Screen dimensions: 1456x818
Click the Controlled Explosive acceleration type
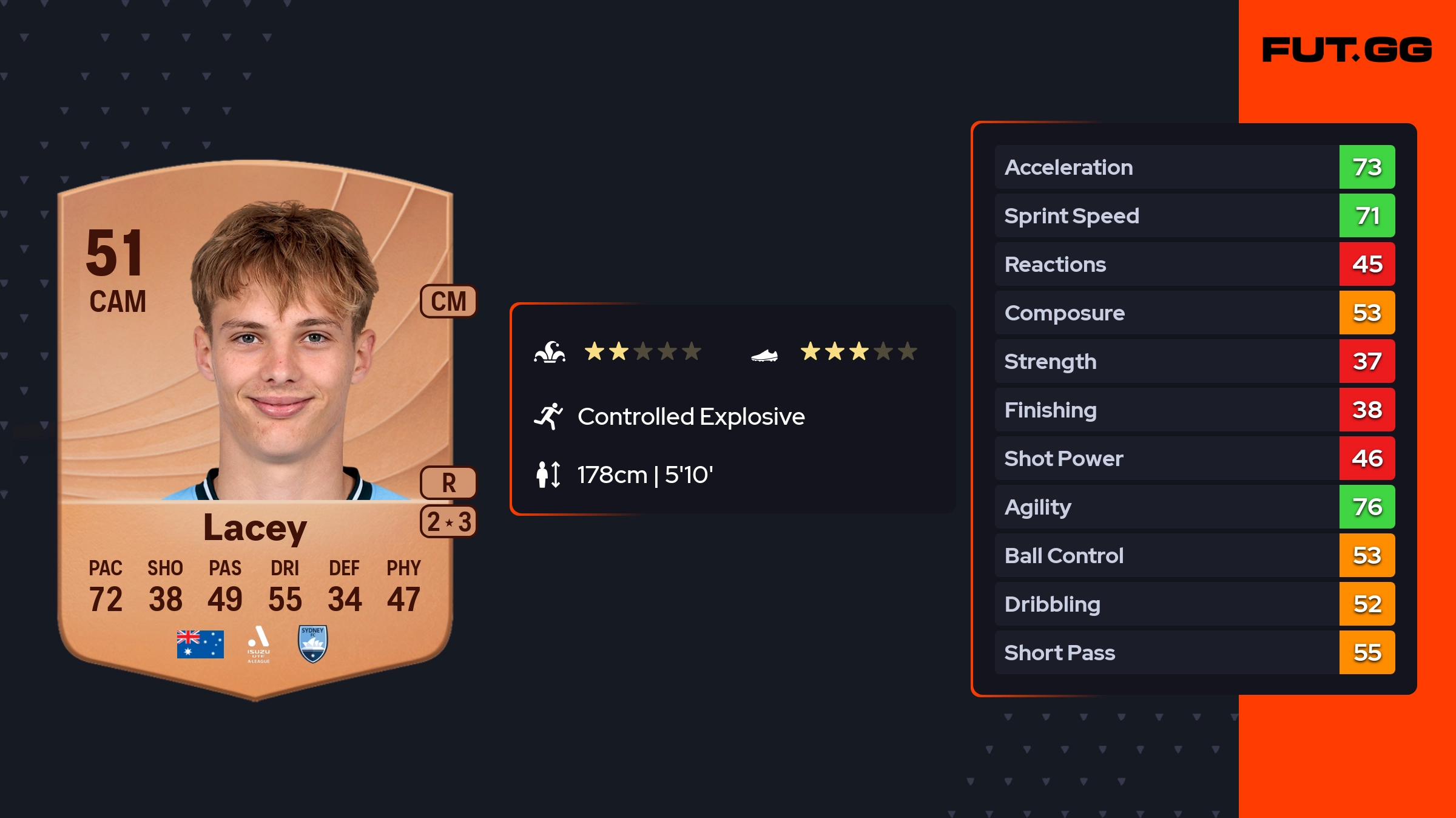point(690,417)
